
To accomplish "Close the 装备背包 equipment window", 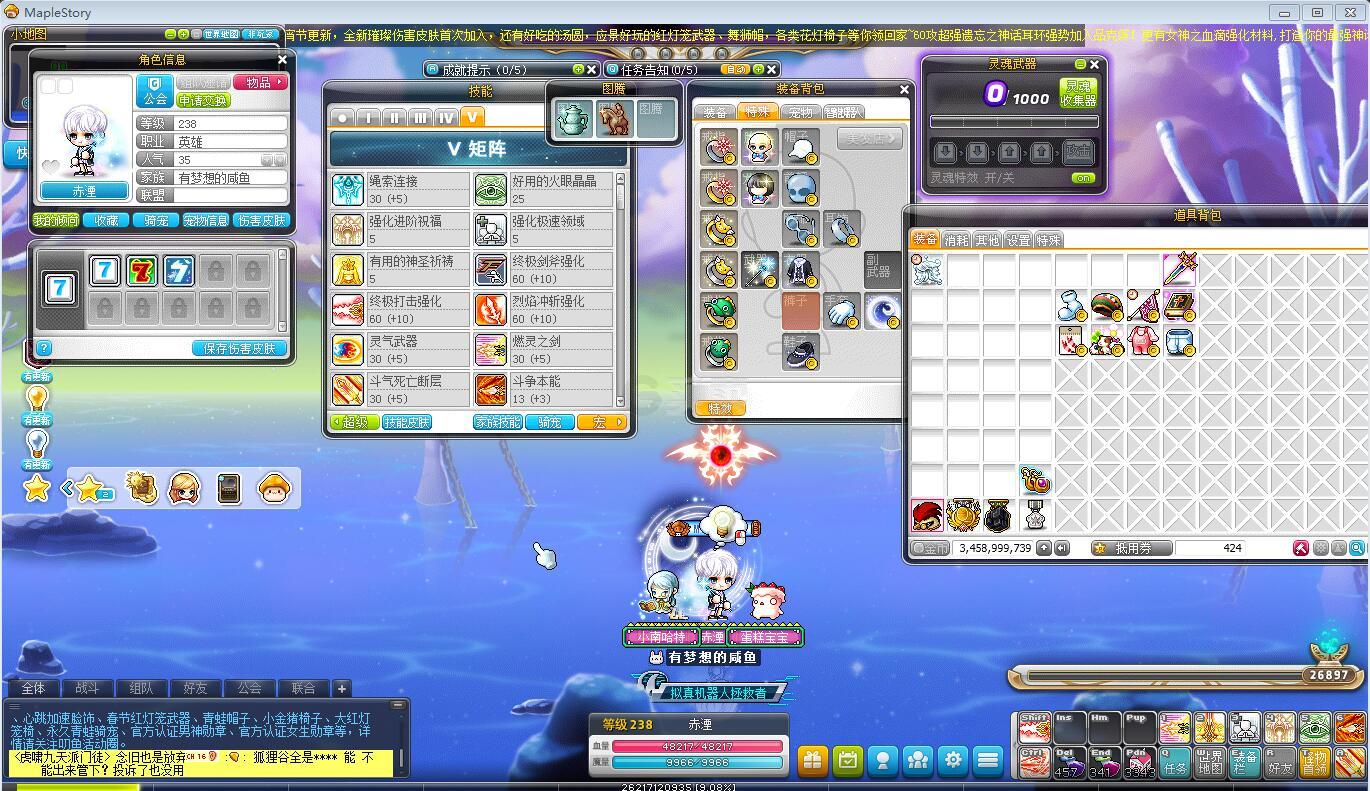I will (904, 89).
